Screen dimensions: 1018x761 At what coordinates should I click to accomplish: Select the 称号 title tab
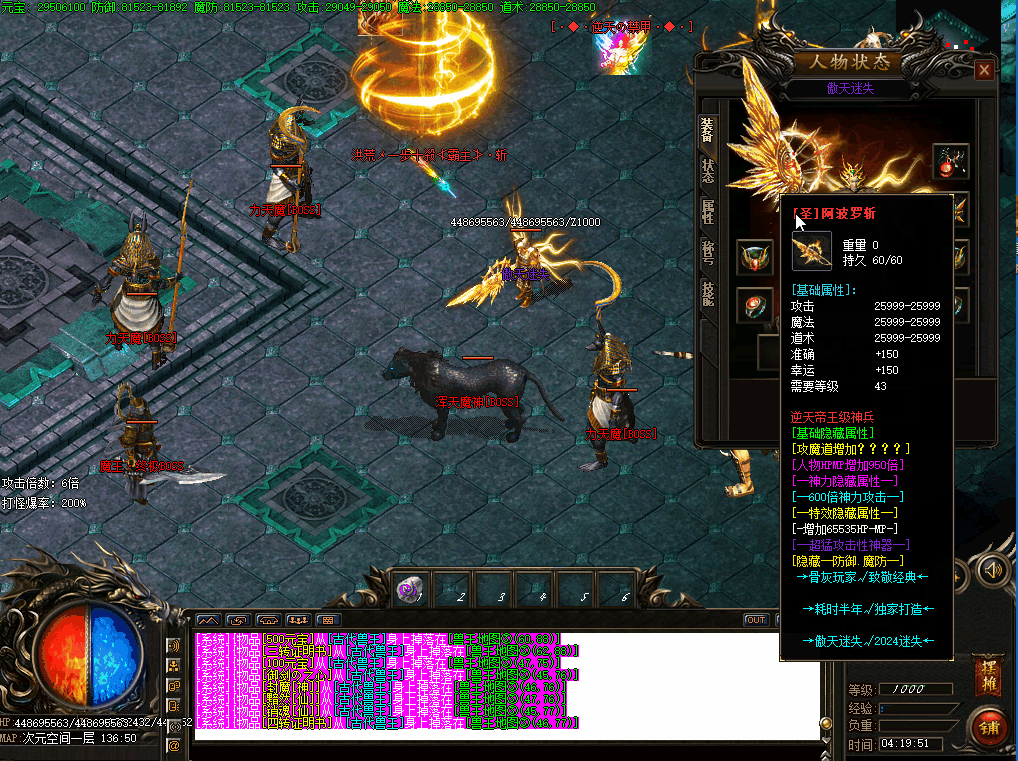[x=707, y=252]
